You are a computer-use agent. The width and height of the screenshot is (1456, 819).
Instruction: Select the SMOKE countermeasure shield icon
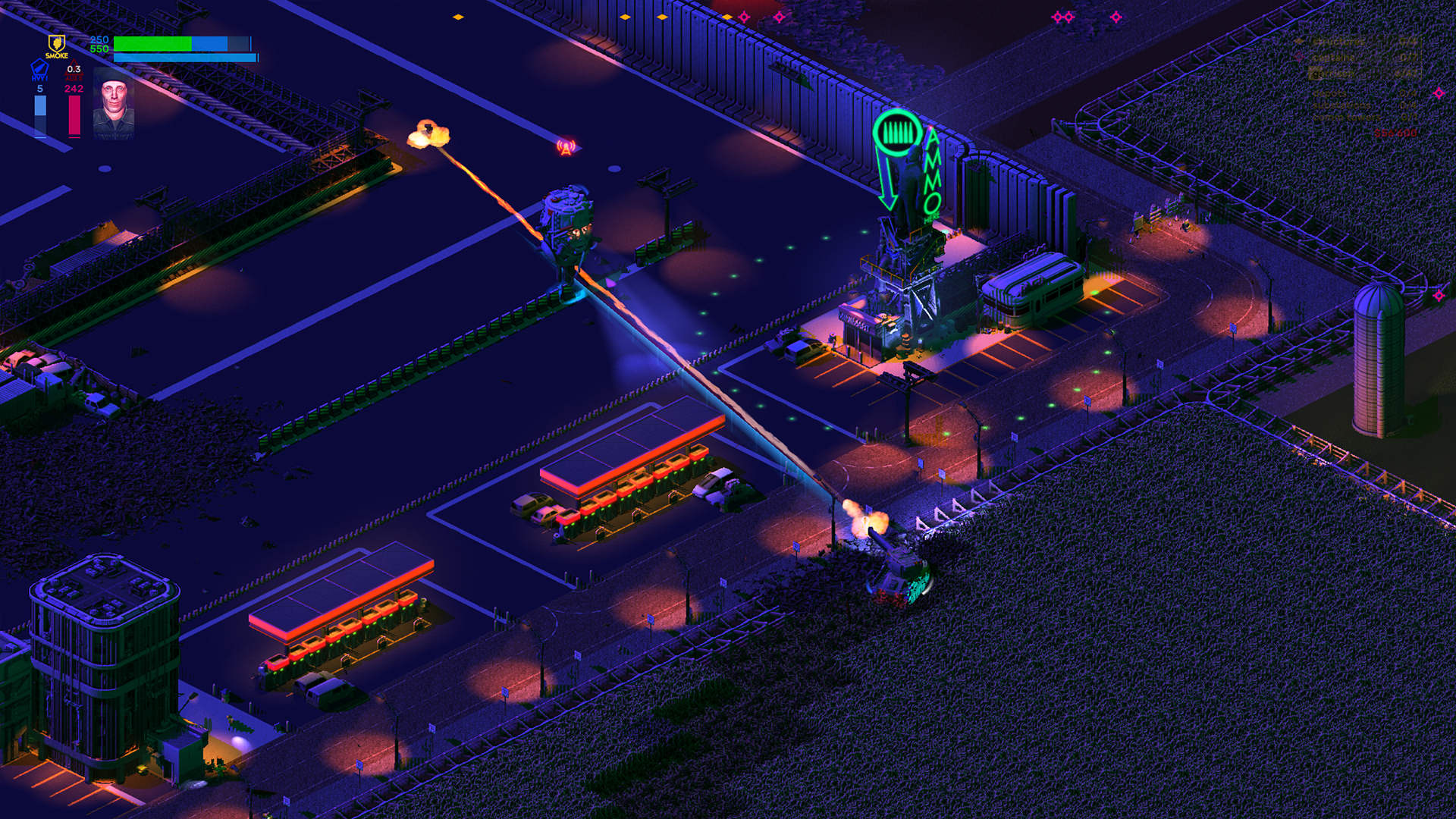click(x=57, y=43)
